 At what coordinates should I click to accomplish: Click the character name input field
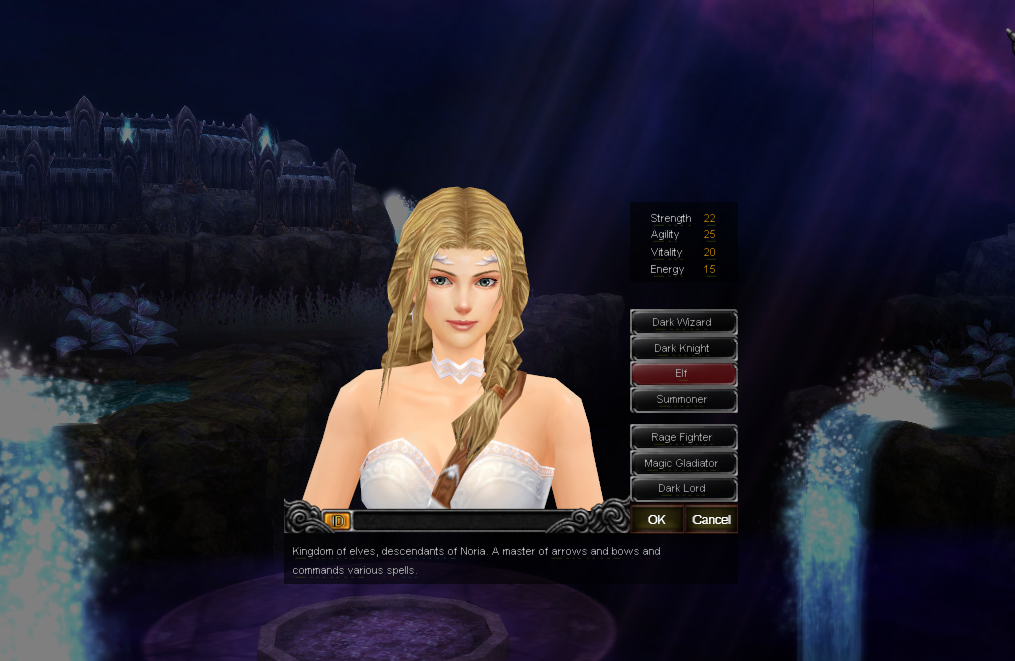[460, 520]
